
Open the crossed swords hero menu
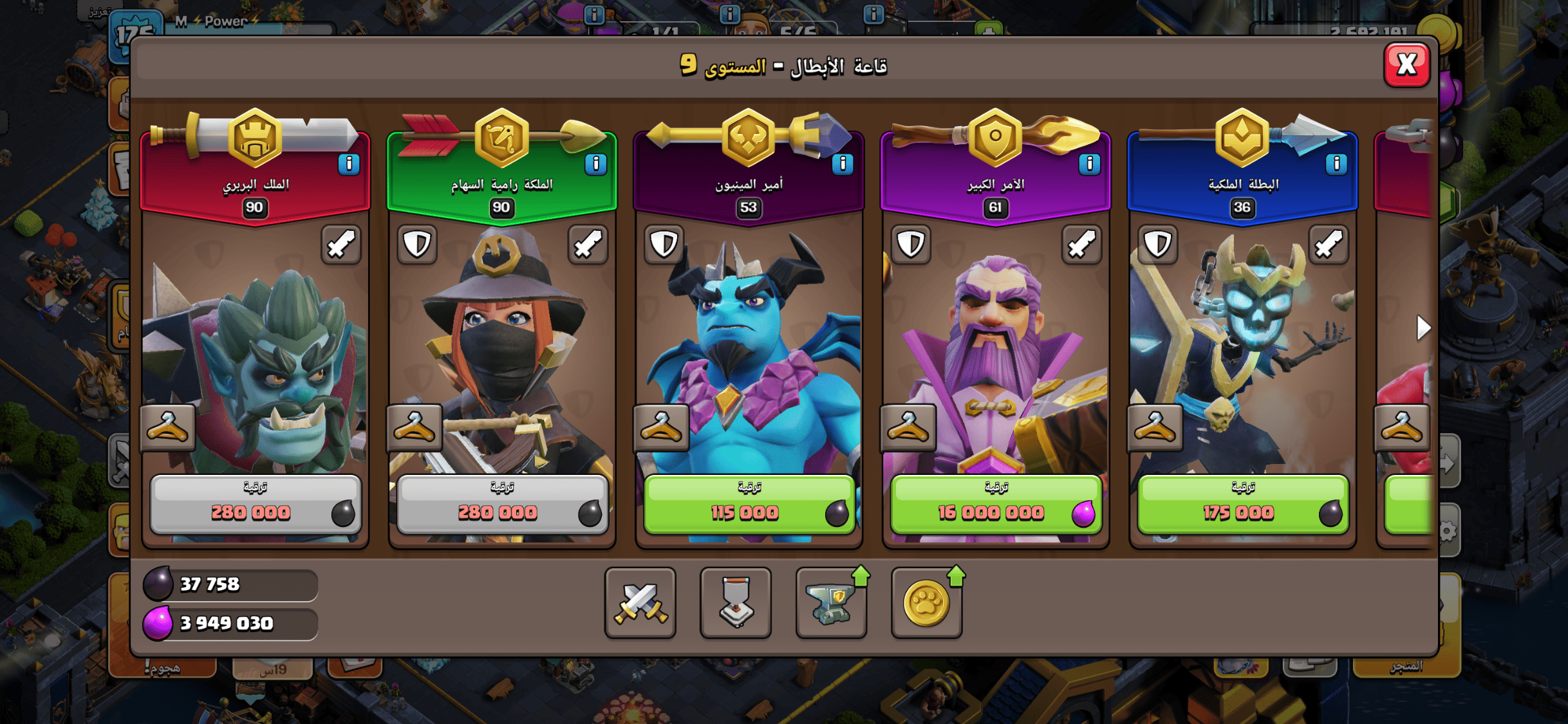coord(640,603)
